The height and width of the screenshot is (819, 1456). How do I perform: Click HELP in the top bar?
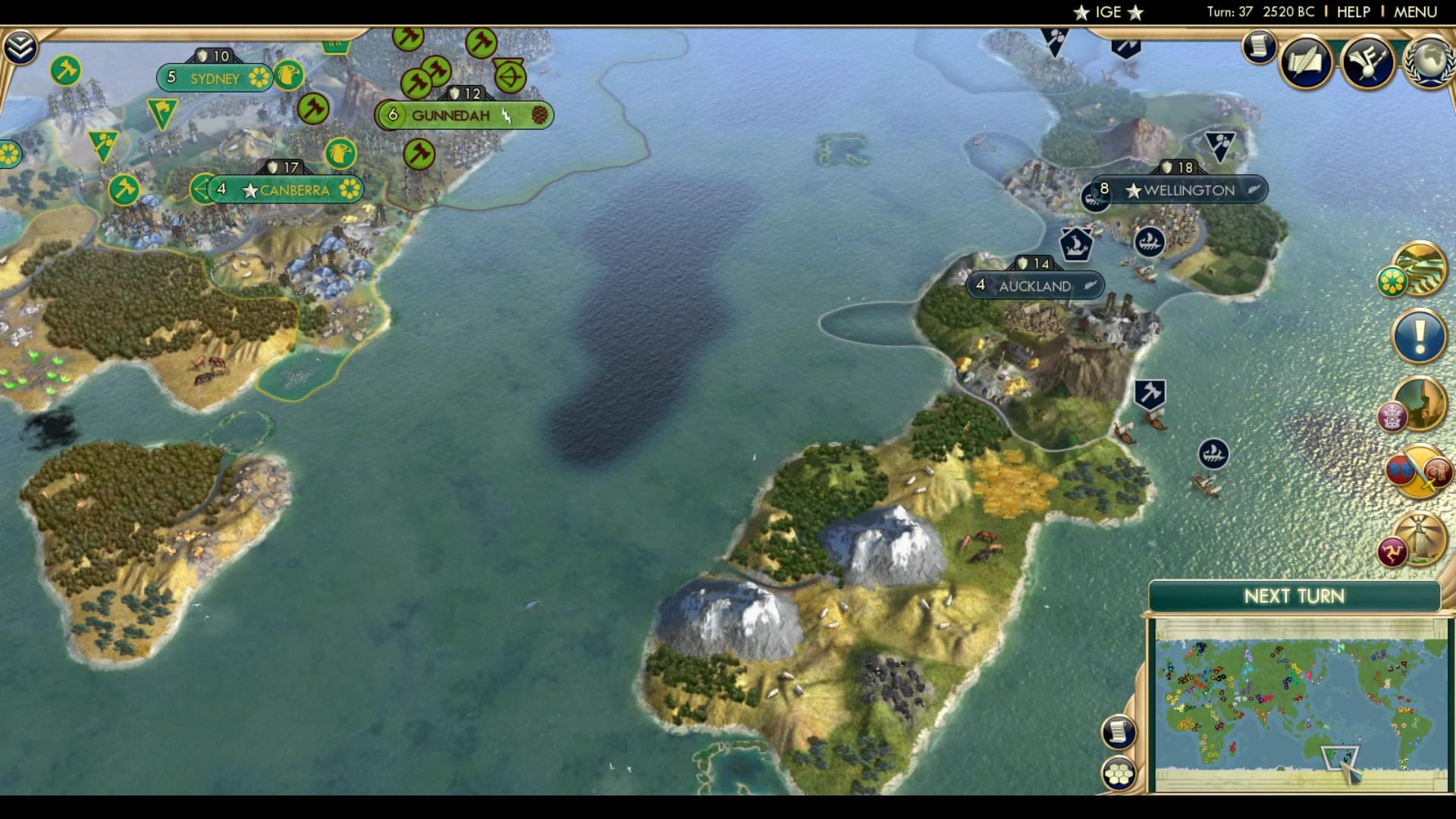pyautogui.click(x=1354, y=11)
